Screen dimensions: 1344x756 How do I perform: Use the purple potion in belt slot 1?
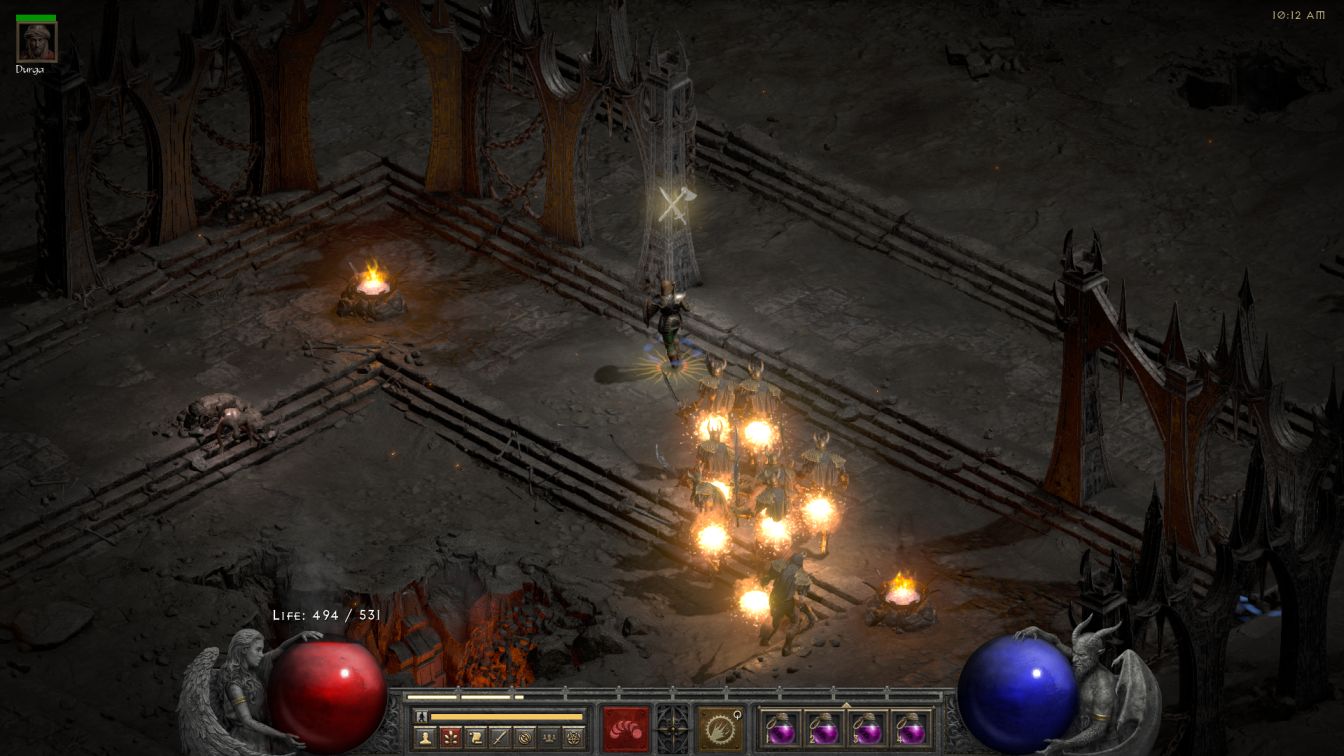pyautogui.click(x=781, y=729)
